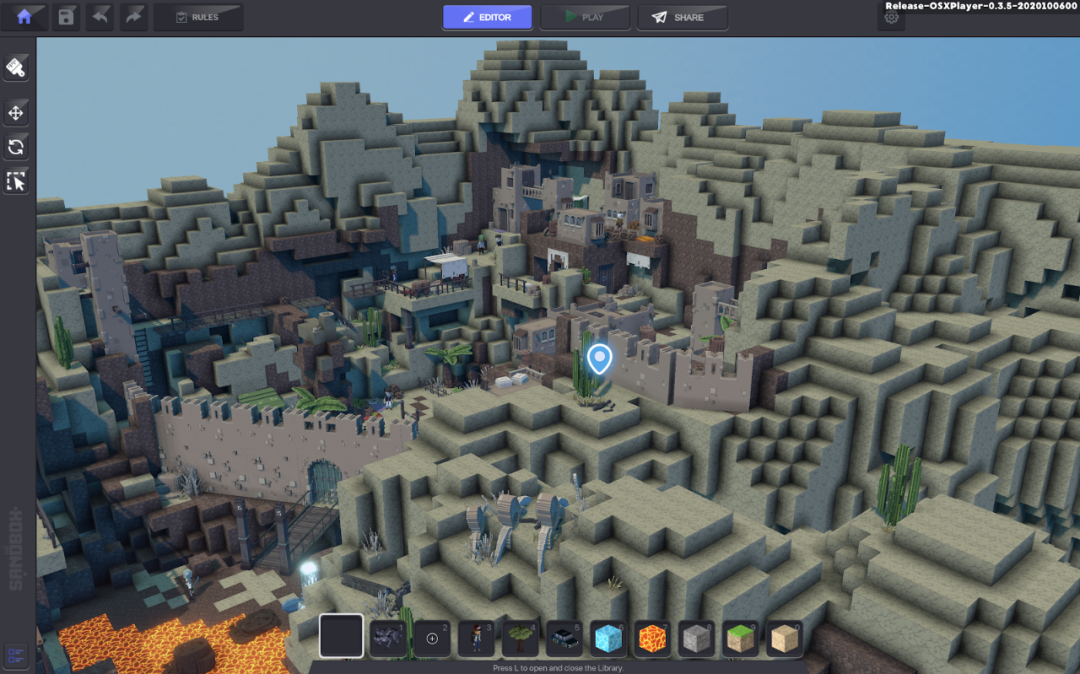Choose the four-arrow move tool

coord(16,113)
